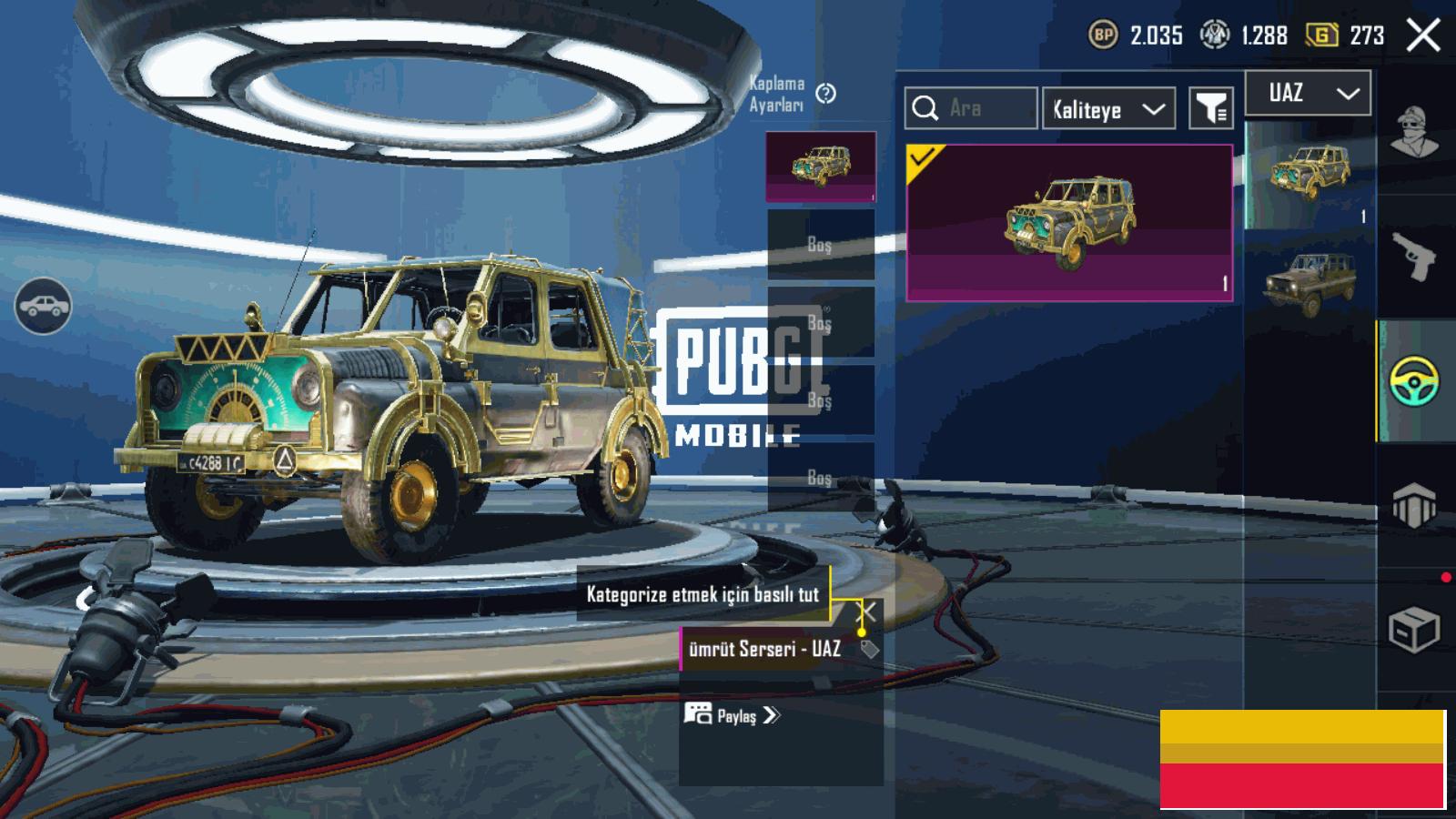The width and height of the screenshot is (1456, 819).
Task: Open the Kaliteye sort dropdown
Action: point(1108,109)
